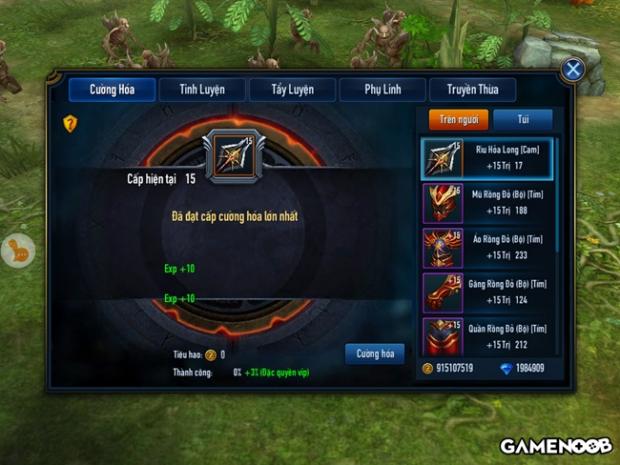The height and width of the screenshot is (465, 620).
Task: Close the enhancement window
Action: click(x=573, y=69)
